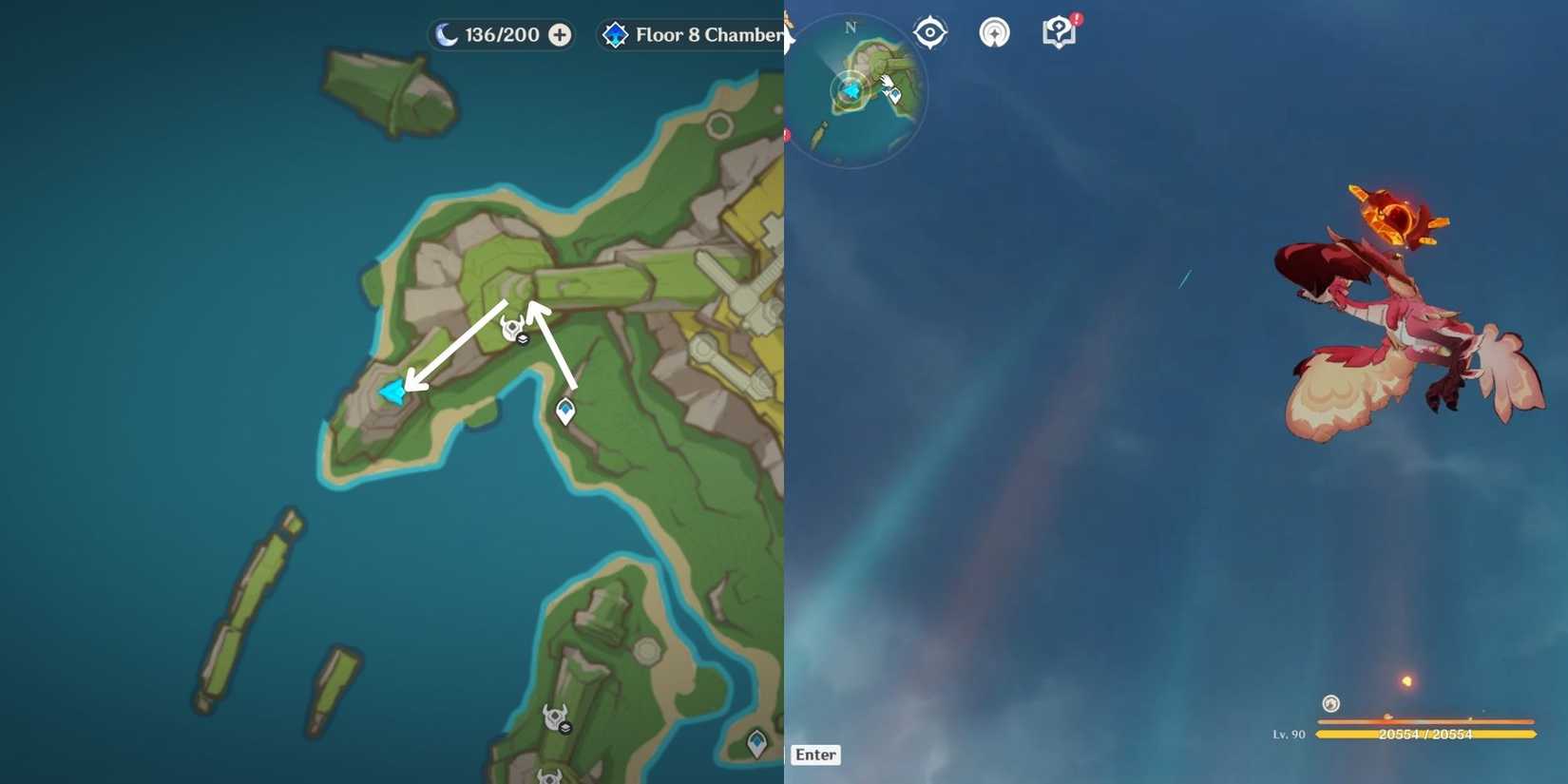Click the 136/200 resin counter
Image resolution: width=1568 pixels, height=784 pixels.
click(502, 34)
